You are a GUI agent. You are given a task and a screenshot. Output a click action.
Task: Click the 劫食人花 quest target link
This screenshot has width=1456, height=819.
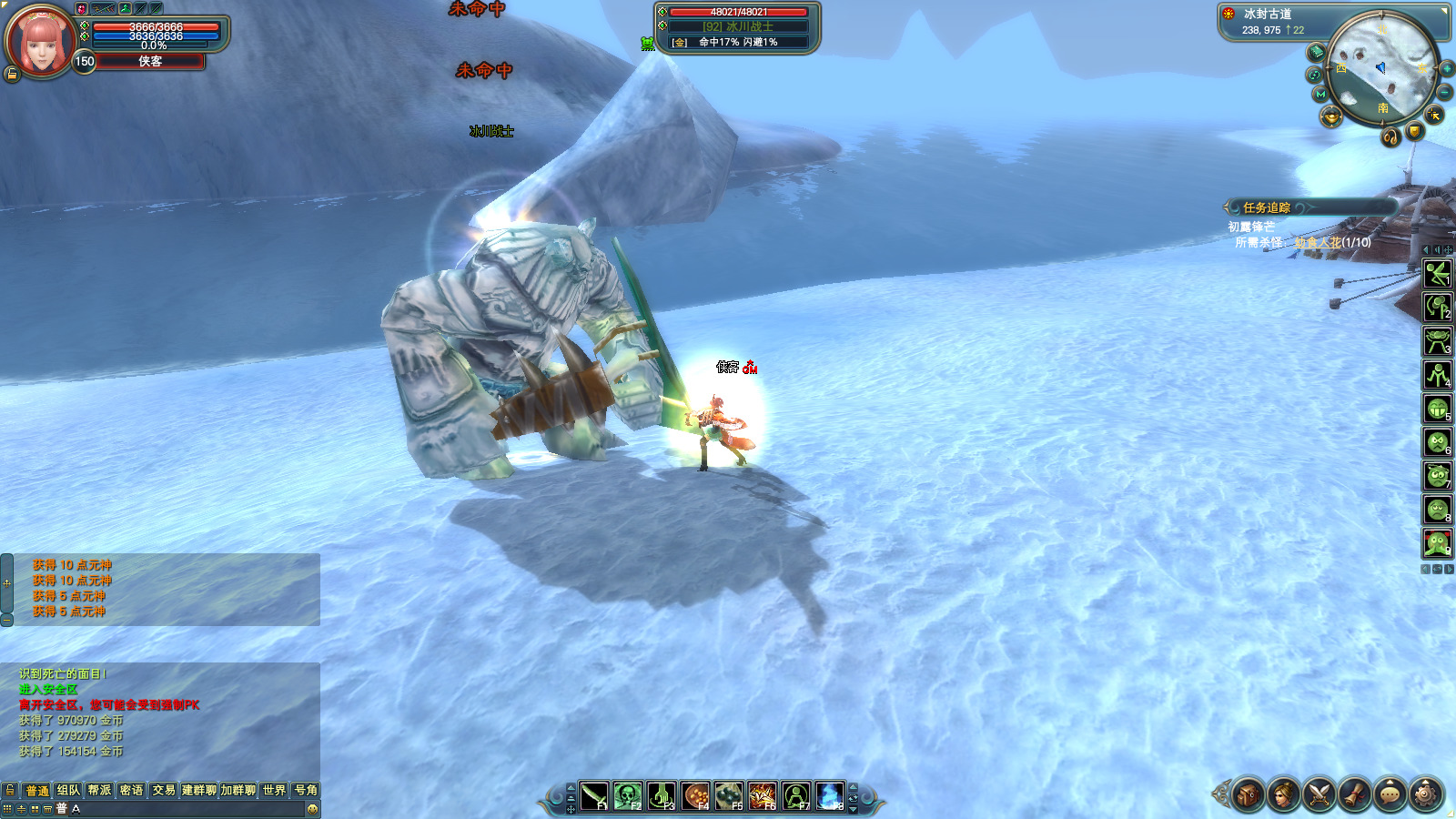(x=1318, y=242)
